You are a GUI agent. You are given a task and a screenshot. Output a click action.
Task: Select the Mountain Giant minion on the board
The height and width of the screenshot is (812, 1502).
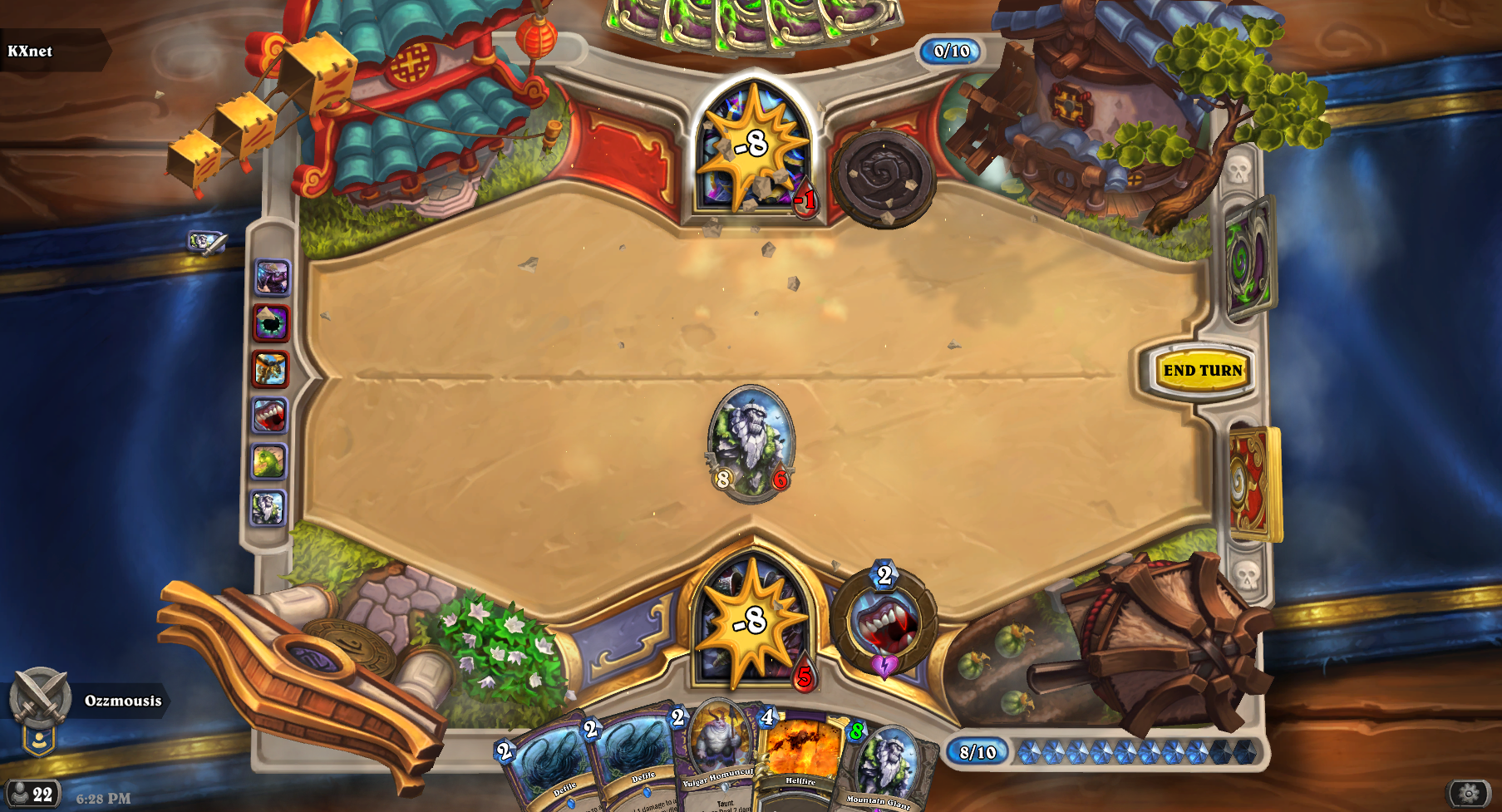[751, 443]
